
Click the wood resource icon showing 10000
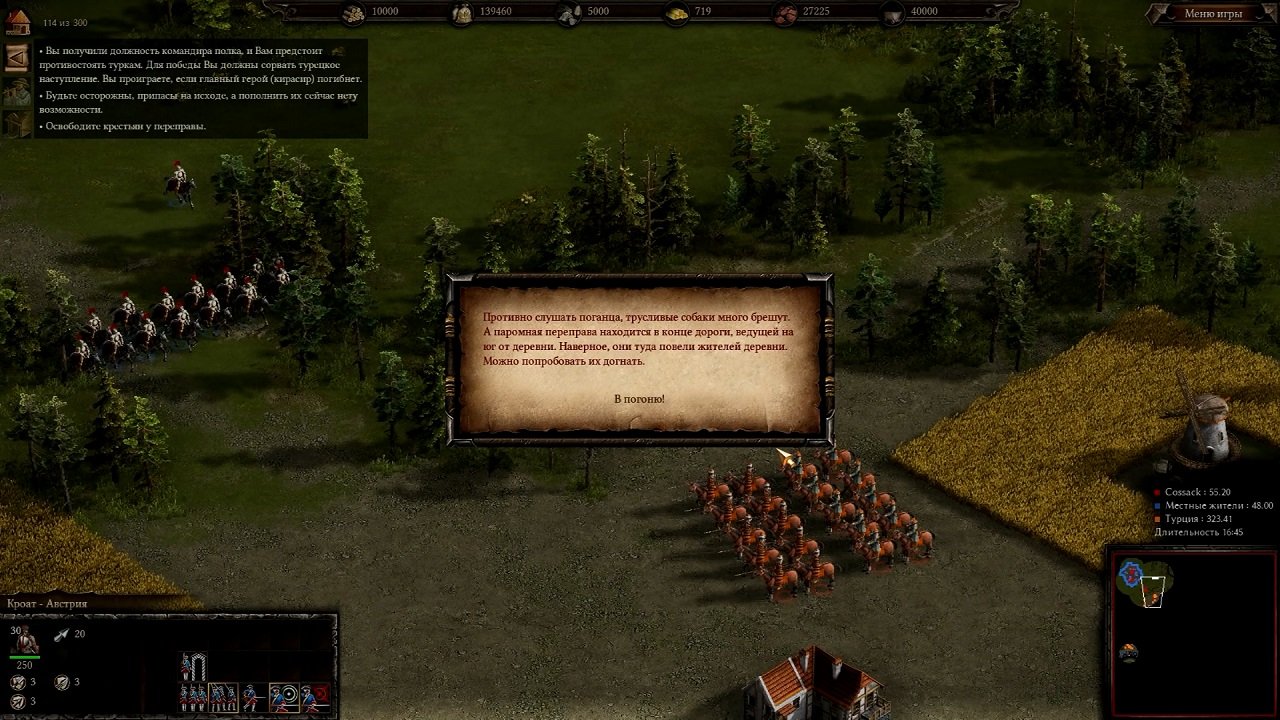352,12
